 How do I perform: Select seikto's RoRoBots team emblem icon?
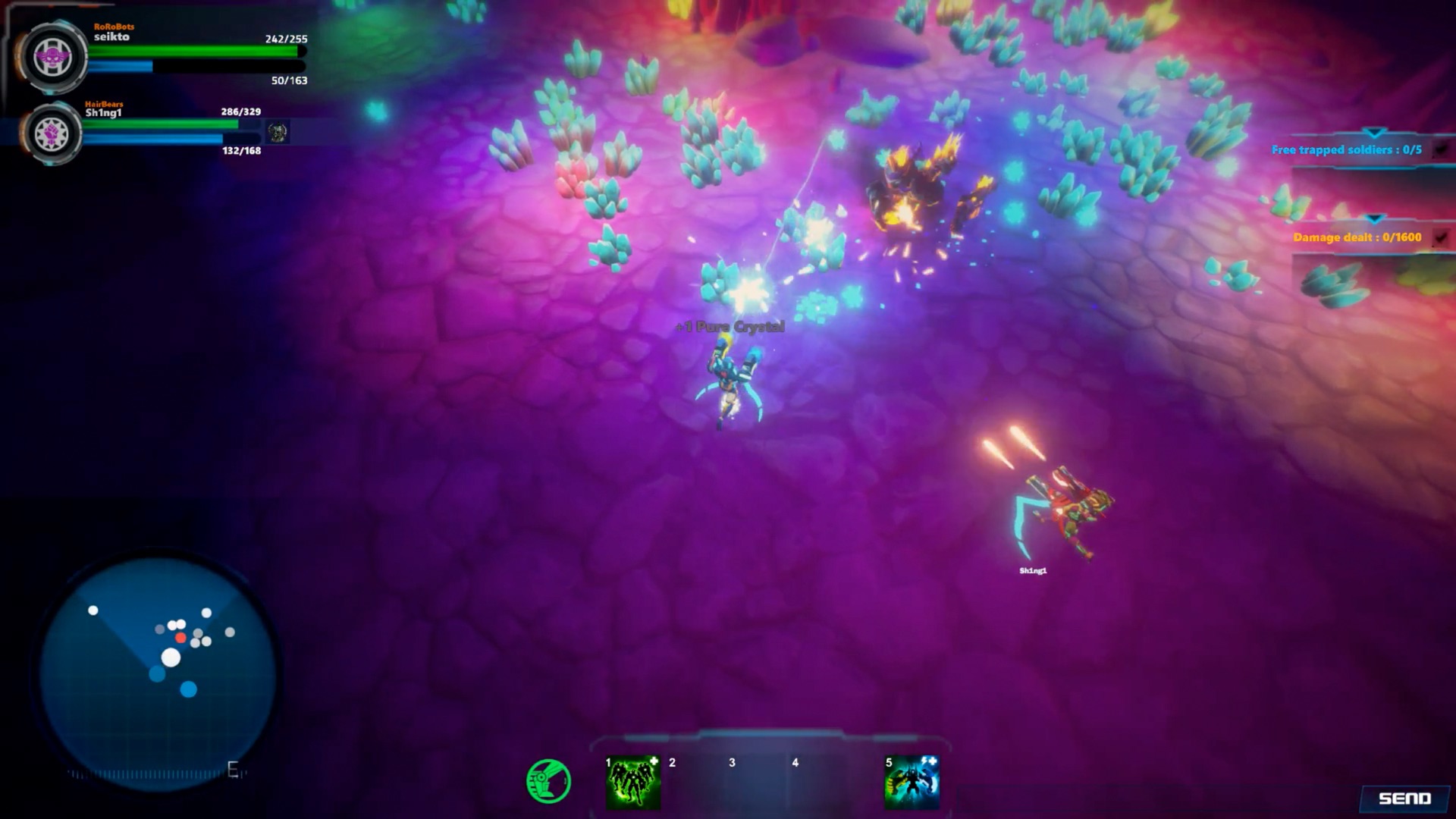(x=53, y=55)
